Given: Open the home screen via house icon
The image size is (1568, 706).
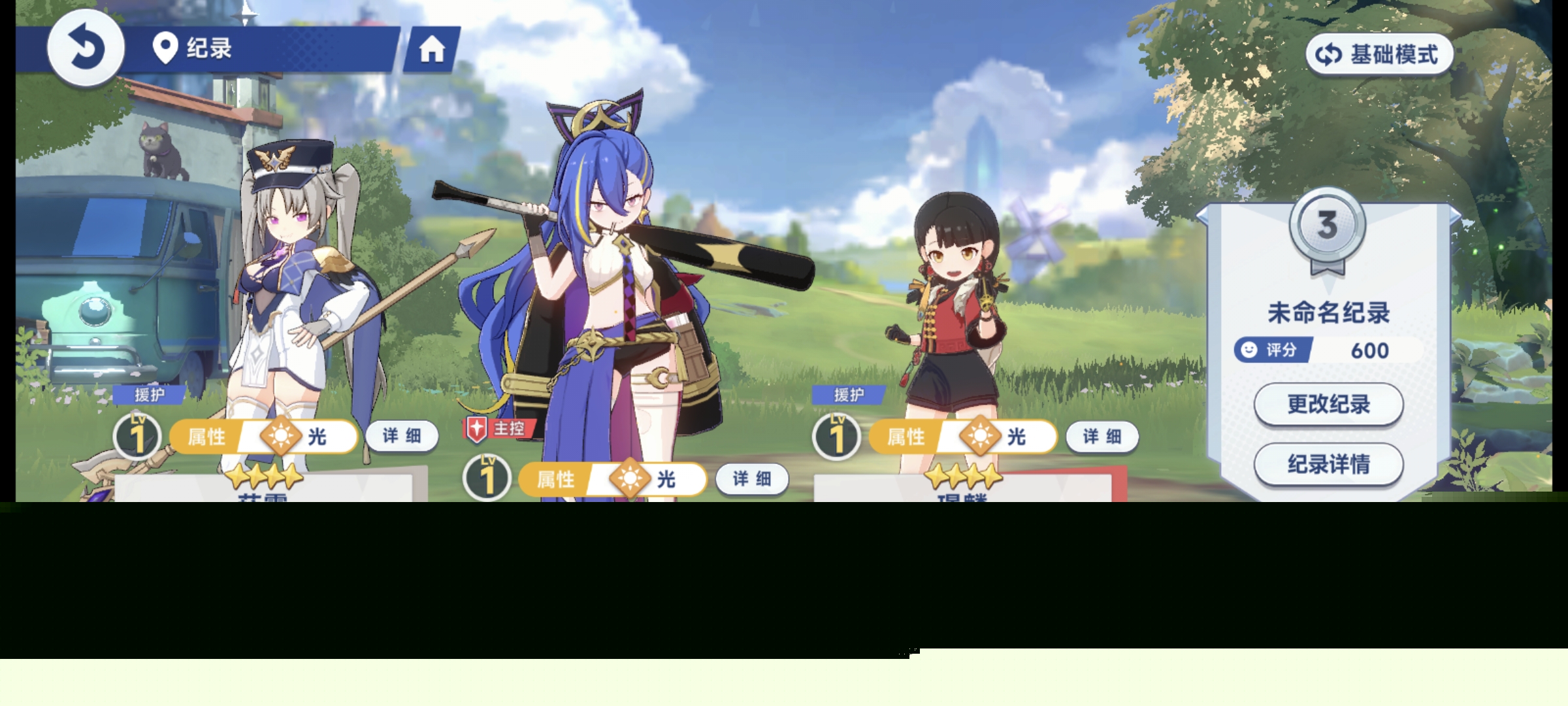Looking at the screenshot, I should tap(432, 49).
